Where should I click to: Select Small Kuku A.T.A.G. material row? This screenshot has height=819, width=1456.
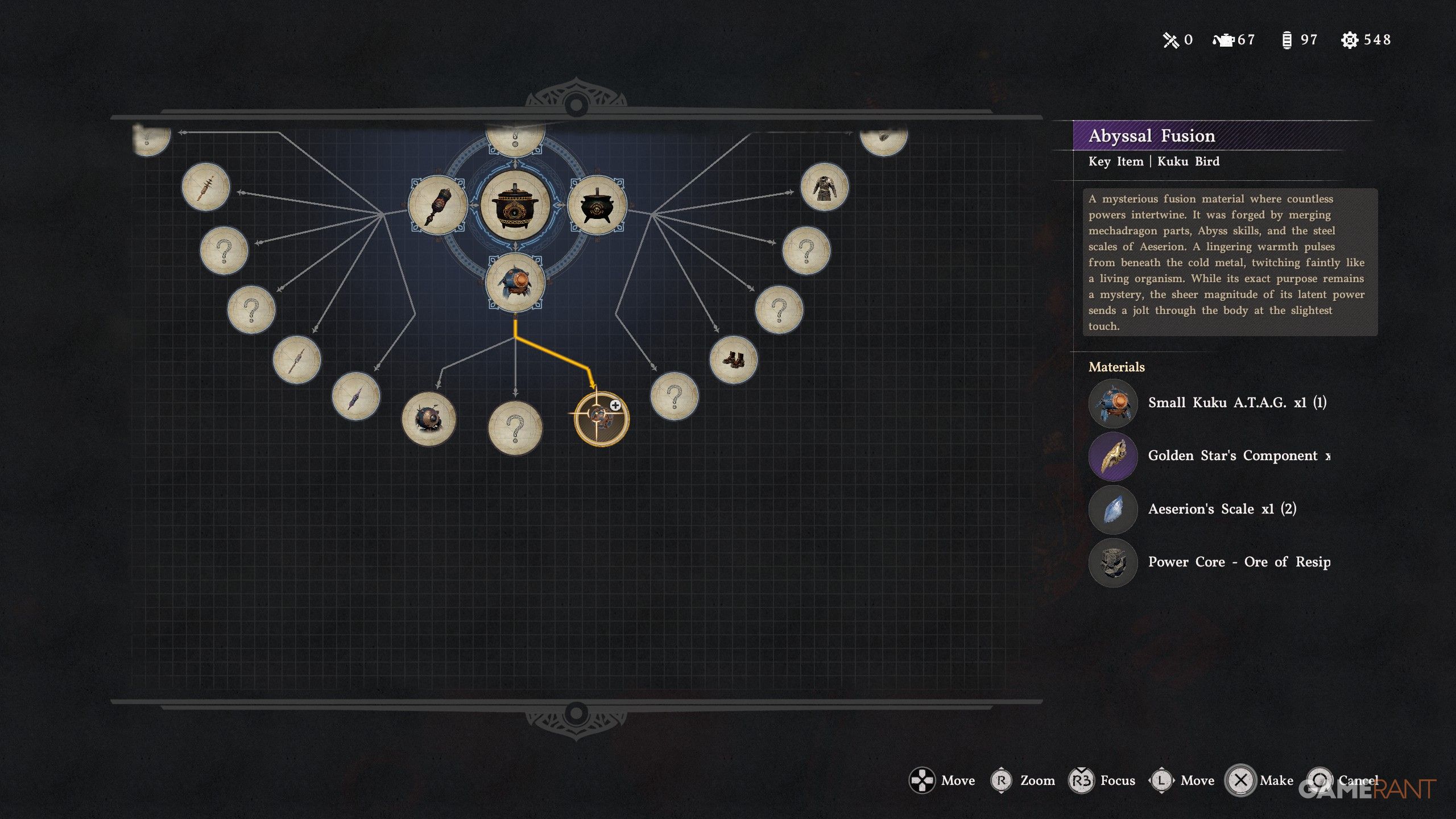pyautogui.click(x=1236, y=403)
